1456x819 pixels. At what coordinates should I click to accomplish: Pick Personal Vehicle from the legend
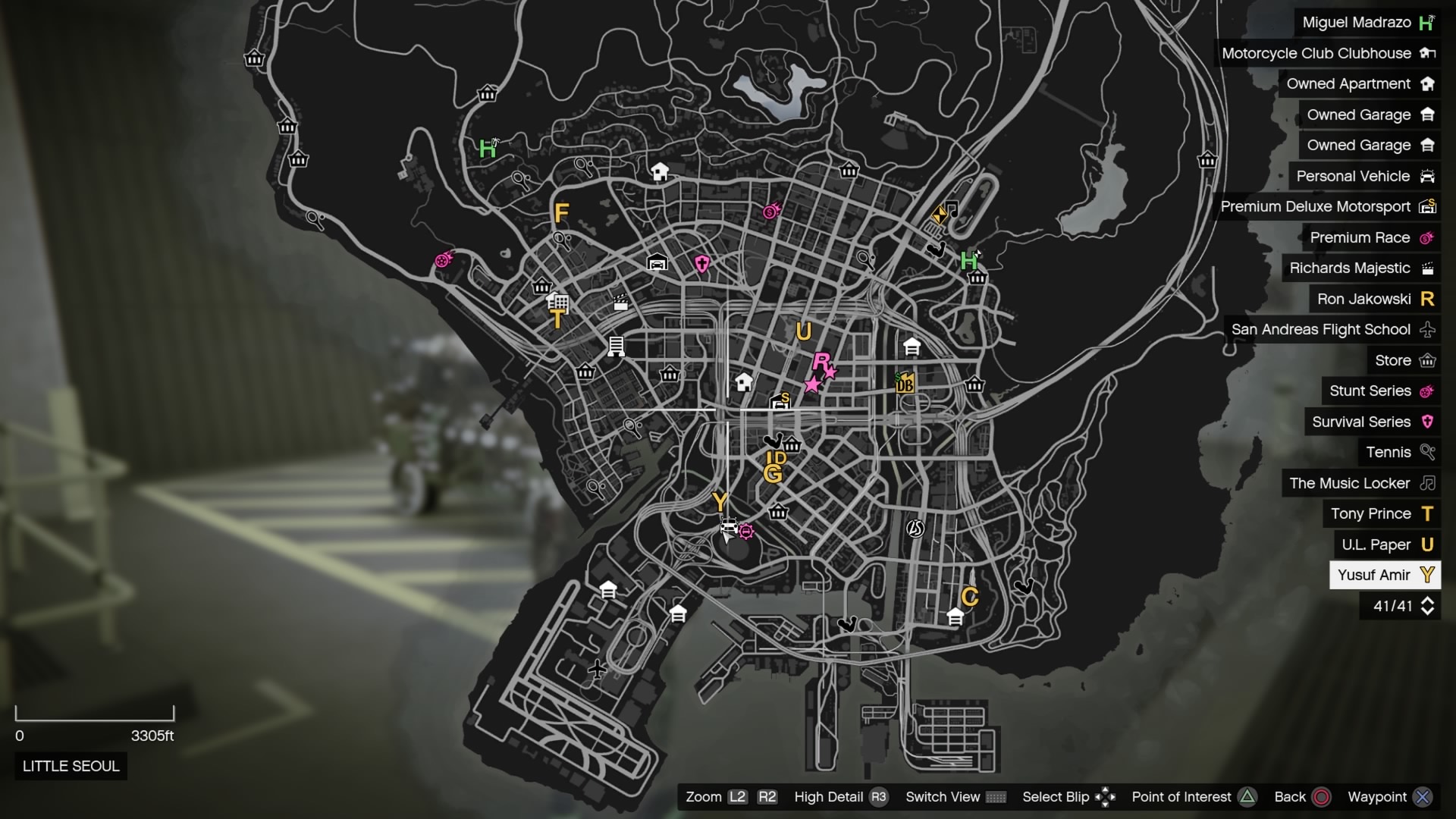[1363, 176]
